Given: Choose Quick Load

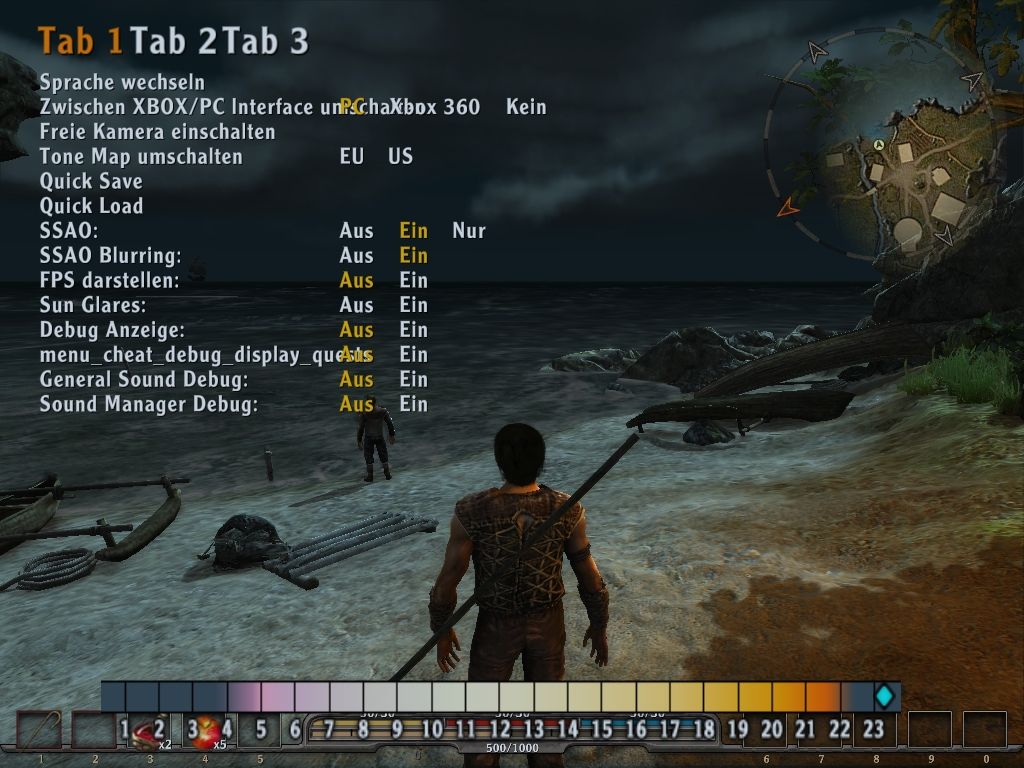Looking at the screenshot, I should pos(91,206).
